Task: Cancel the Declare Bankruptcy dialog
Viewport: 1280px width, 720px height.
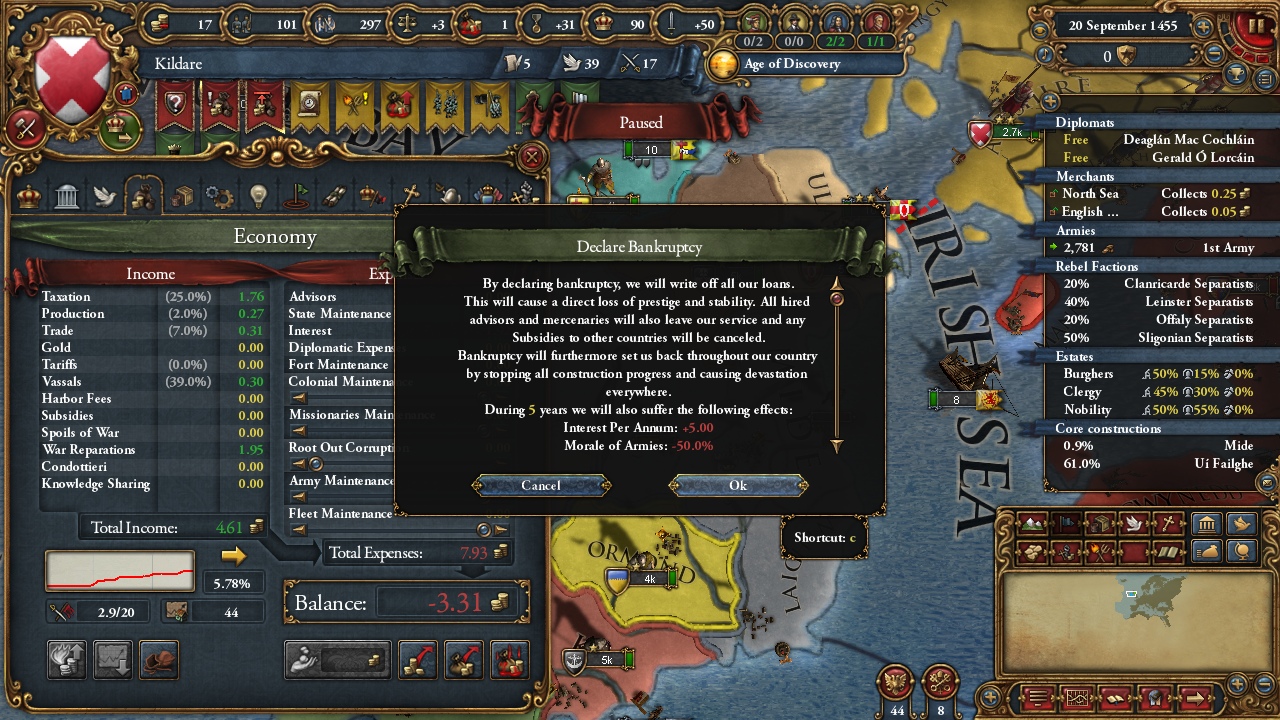Action: 540,485
